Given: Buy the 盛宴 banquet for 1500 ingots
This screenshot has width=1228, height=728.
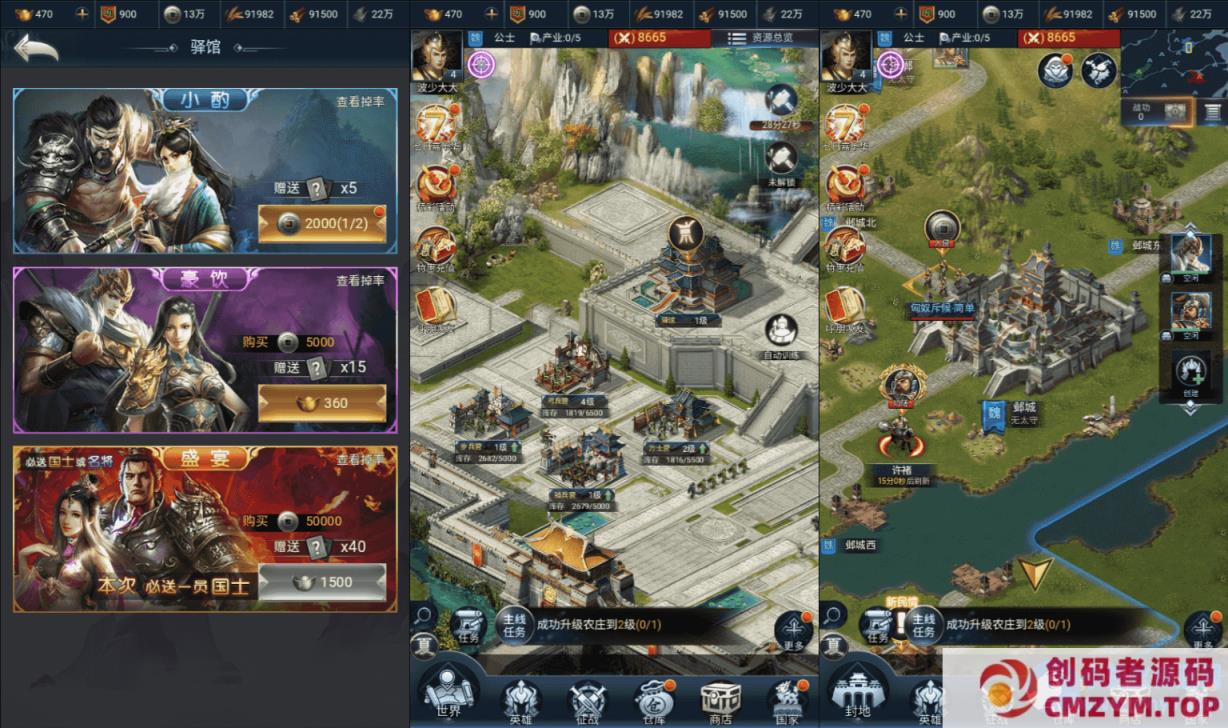Looking at the screenshot, I should (321, 582).
